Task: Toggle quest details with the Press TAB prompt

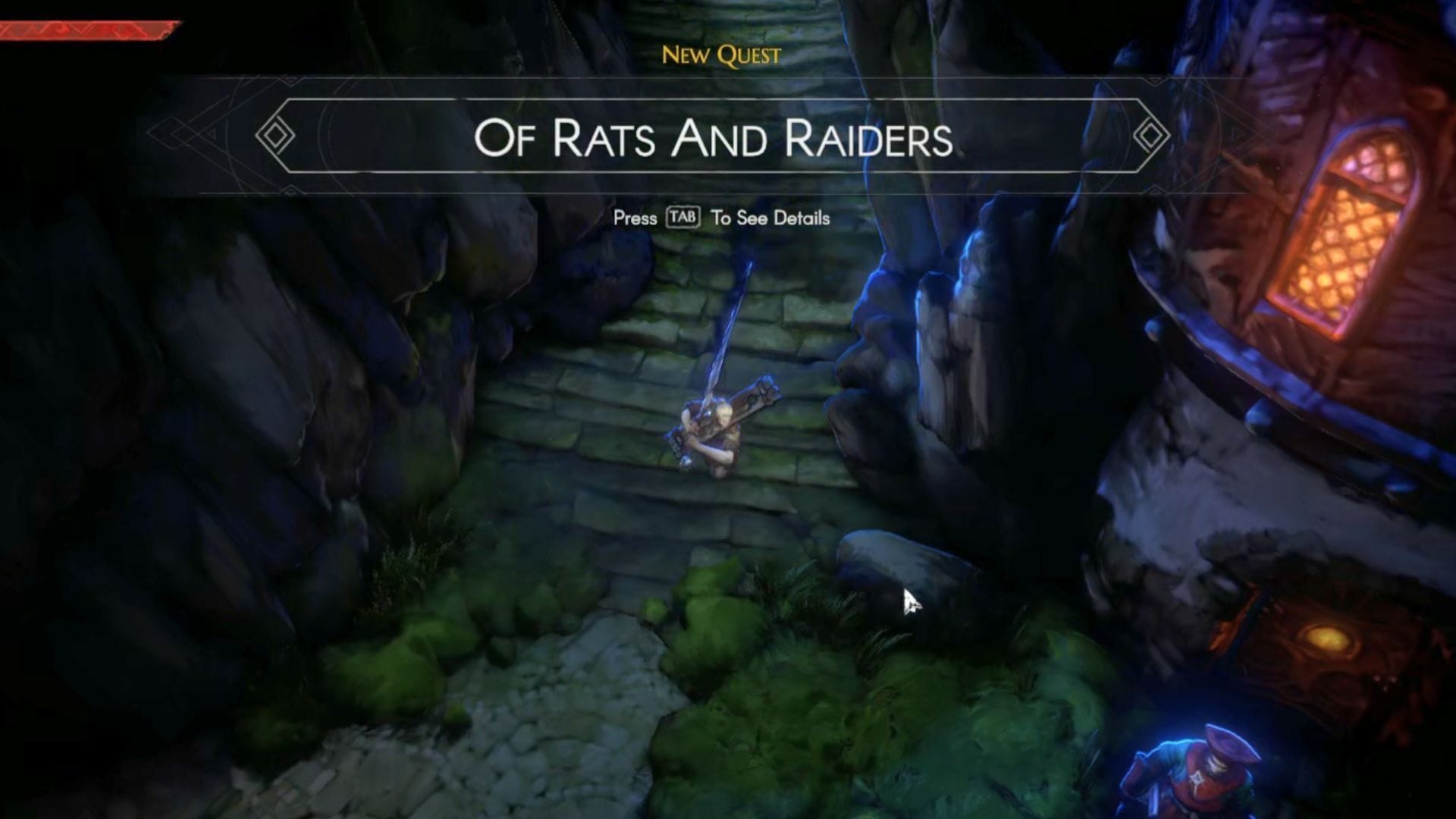Action: (x=720, y=218)
